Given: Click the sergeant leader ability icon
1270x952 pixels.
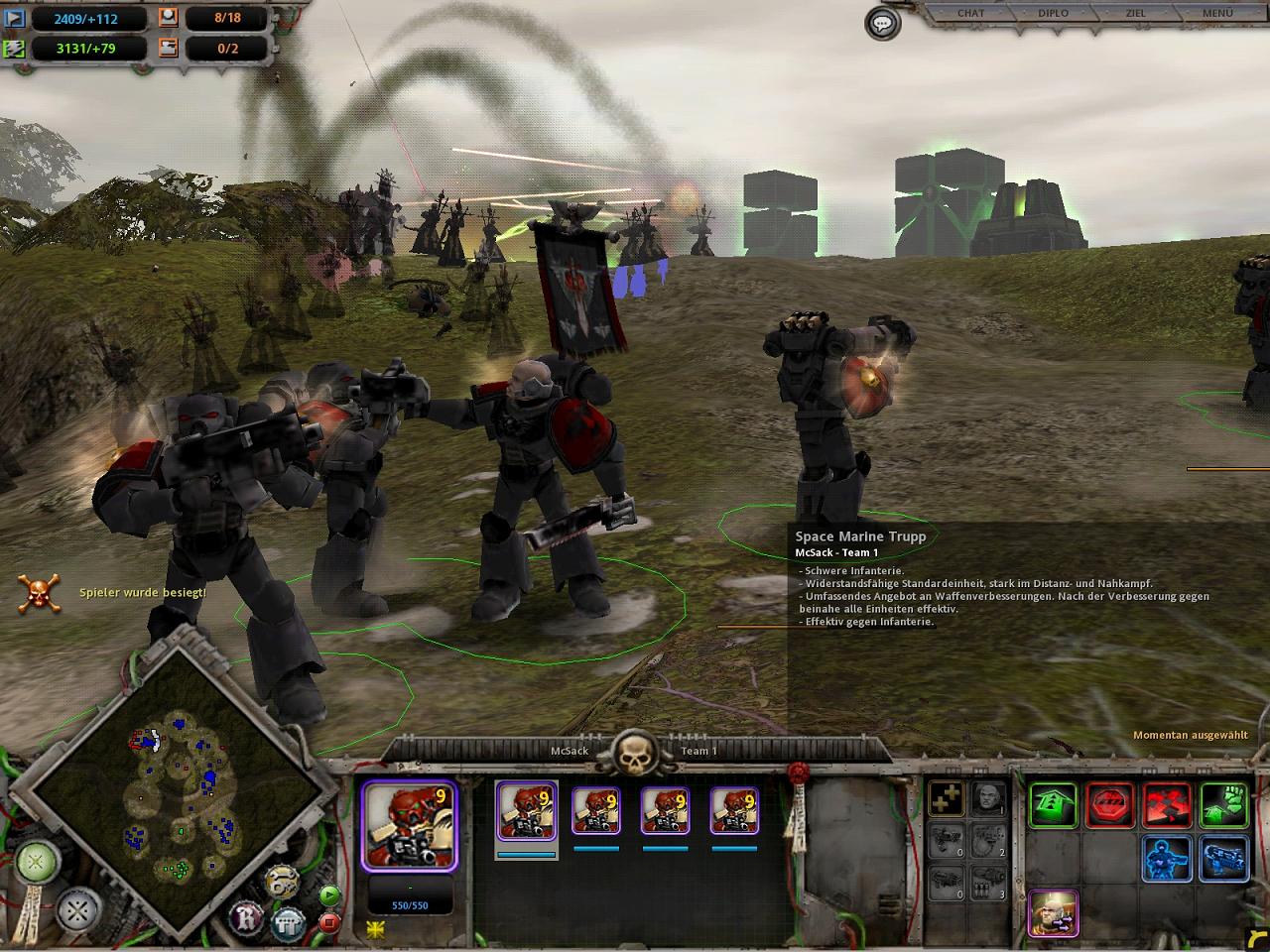Looking at the screenshot, I should tap(1053, 912).
